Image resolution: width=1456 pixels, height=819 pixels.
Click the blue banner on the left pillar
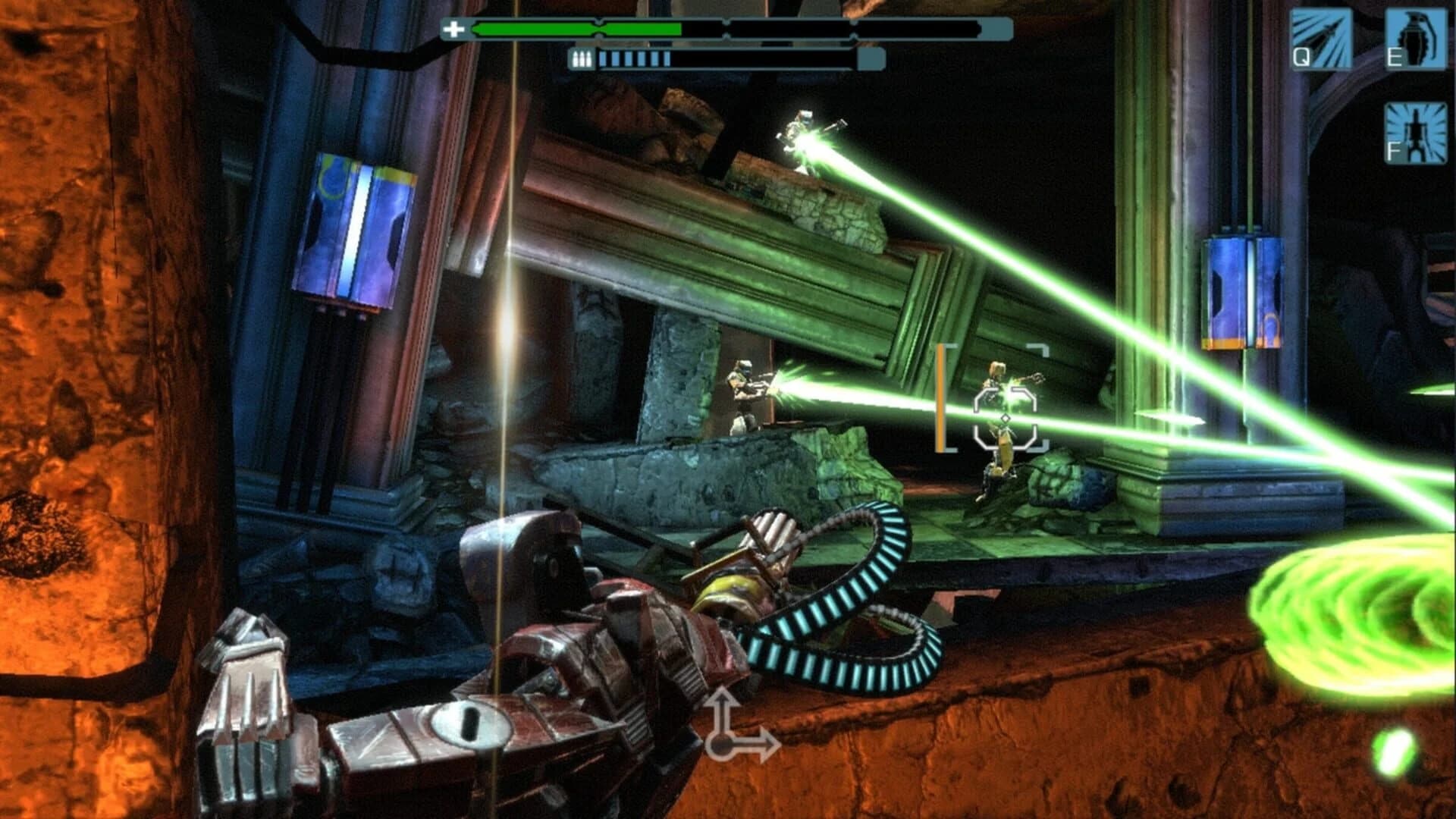click(356, 227)
